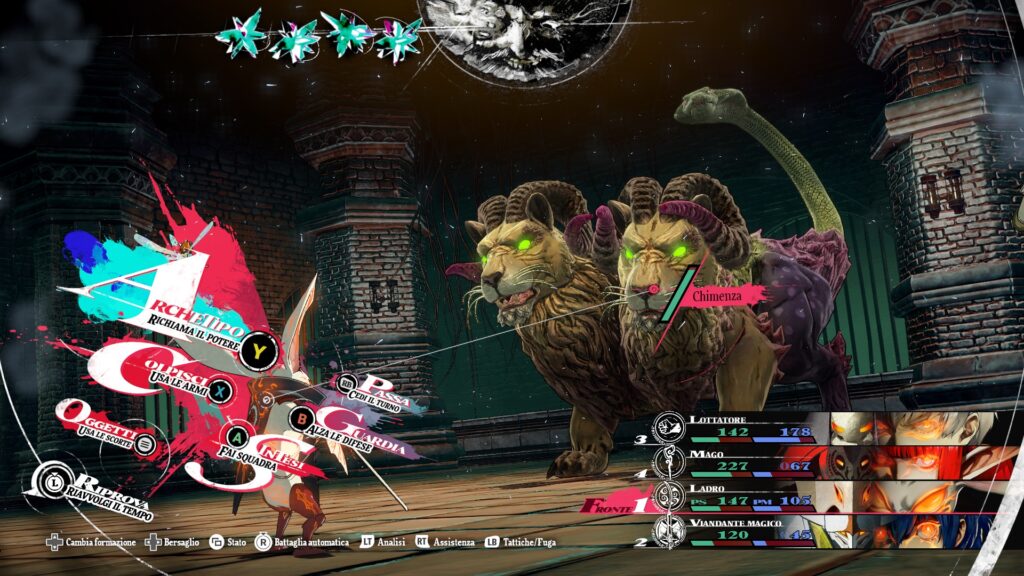Viewport: 1024px width, 576px height.
Task: Open the Analisi option
Action: pyautogui.click(x=385, y=542)
